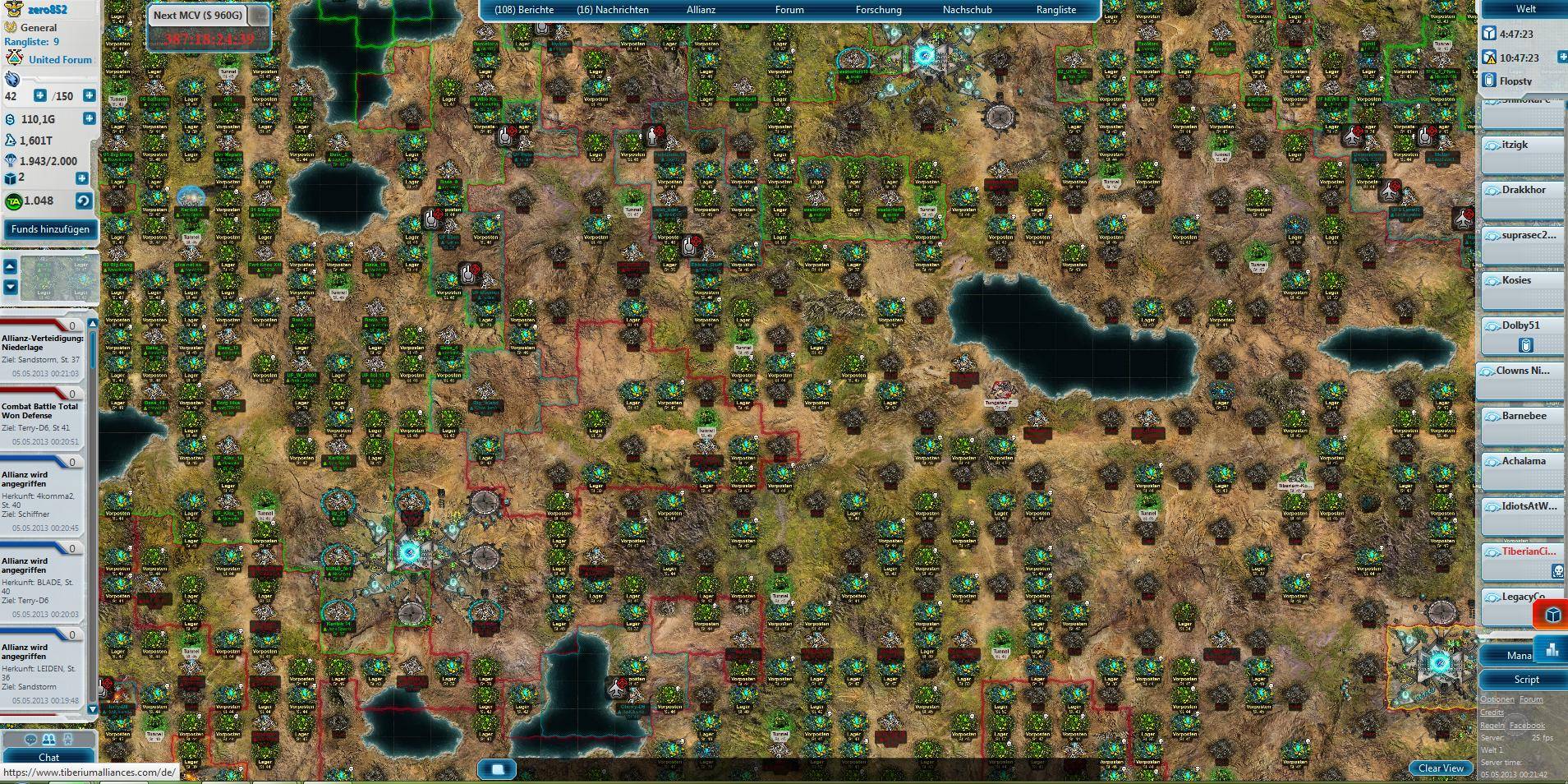Open the Rangliste ranking menu

[1056, 10]
